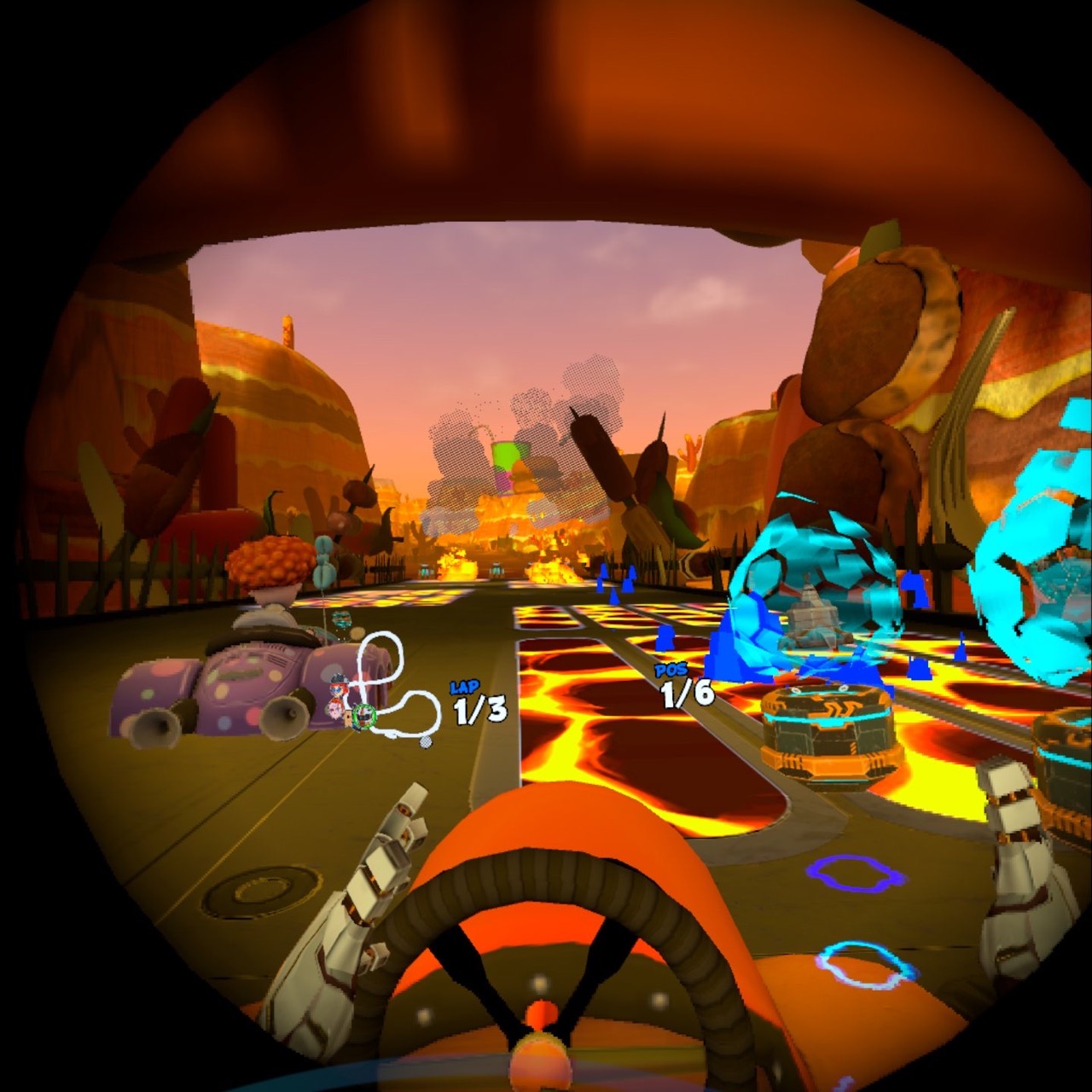Image resolution: width=1092 pixels, height=1092 pixels.
Task: Click the left robotic glove gripping the wheel
Action: point(367,887)
